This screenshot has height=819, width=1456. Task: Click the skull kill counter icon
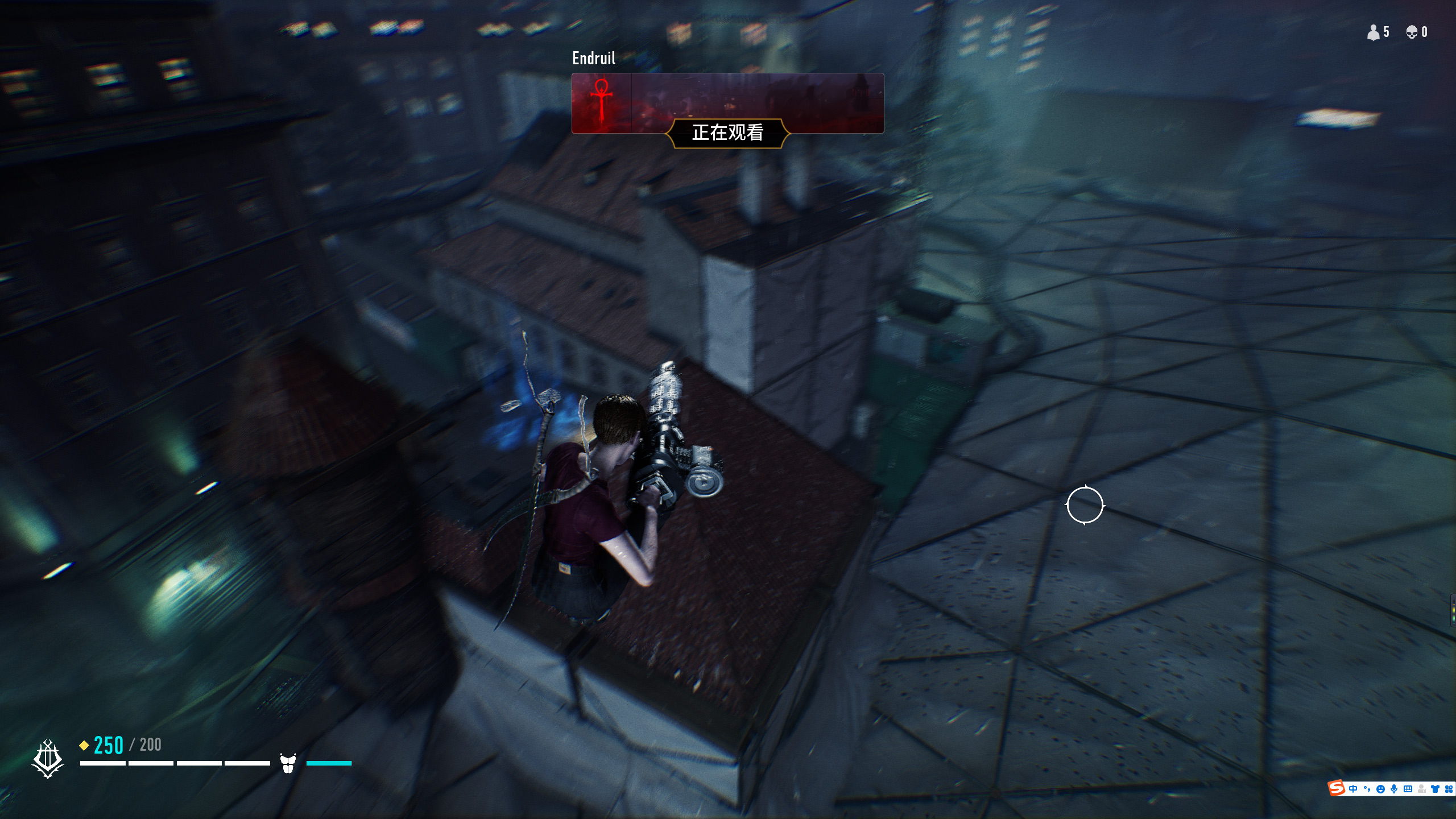click(1412, 32)
